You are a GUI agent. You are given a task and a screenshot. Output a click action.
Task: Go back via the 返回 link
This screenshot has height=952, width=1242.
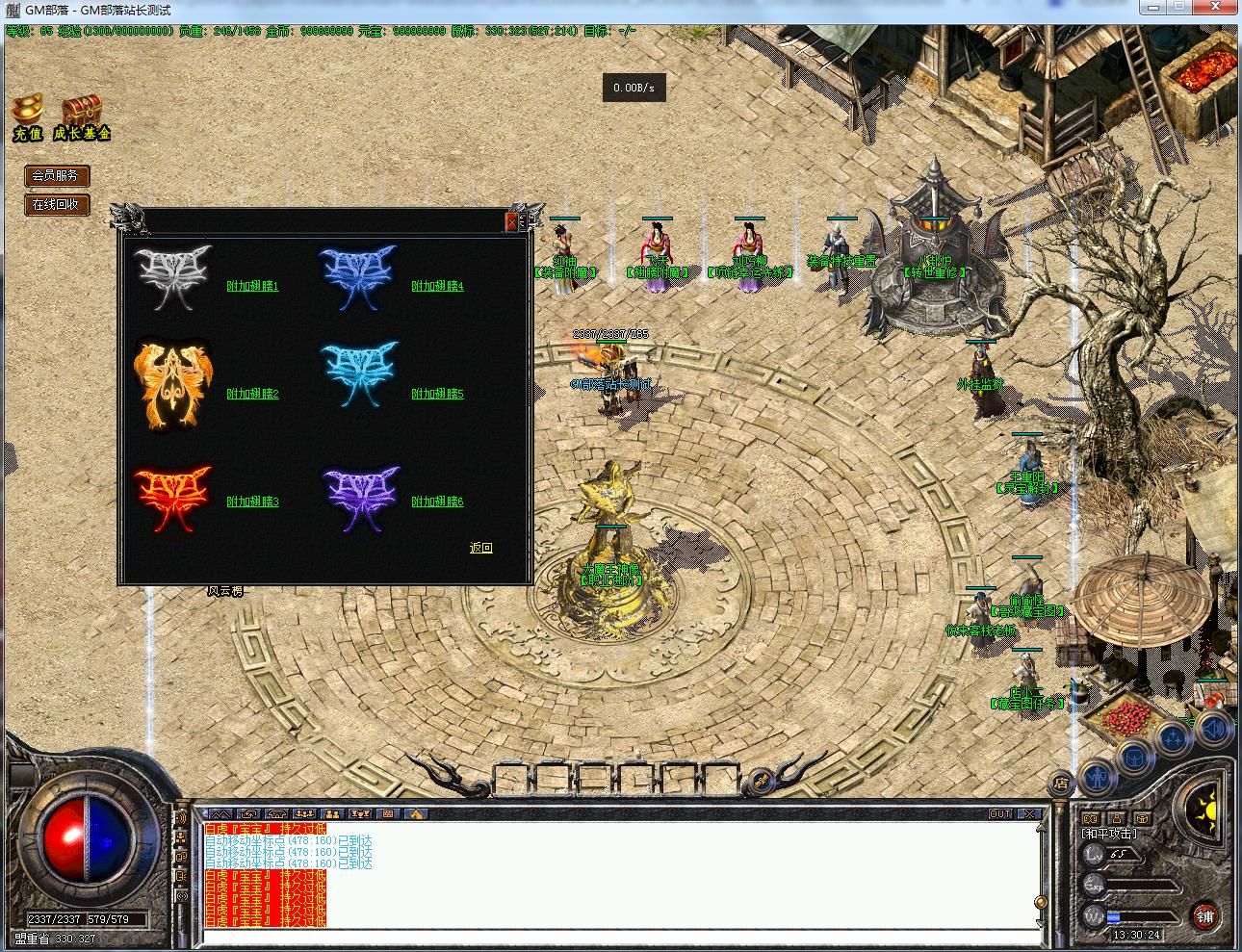pos(480,548)
